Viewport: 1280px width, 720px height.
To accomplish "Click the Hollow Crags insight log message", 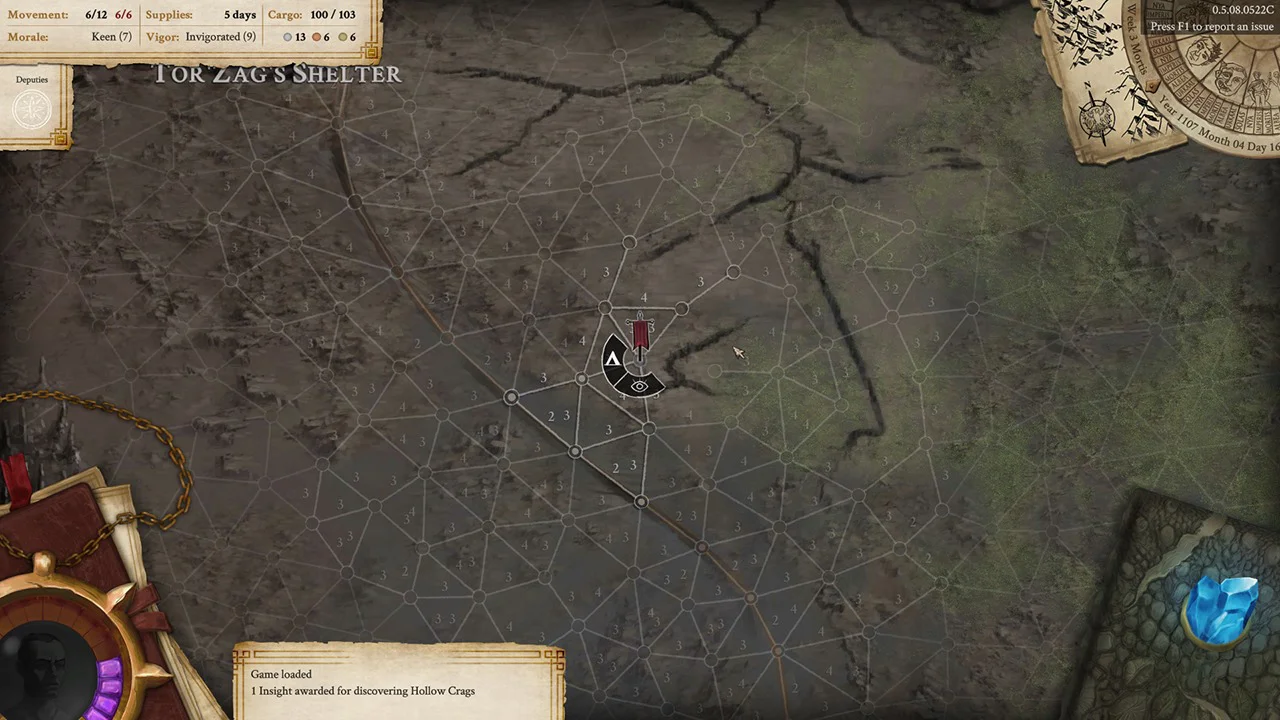I will [x=363, y=691].
